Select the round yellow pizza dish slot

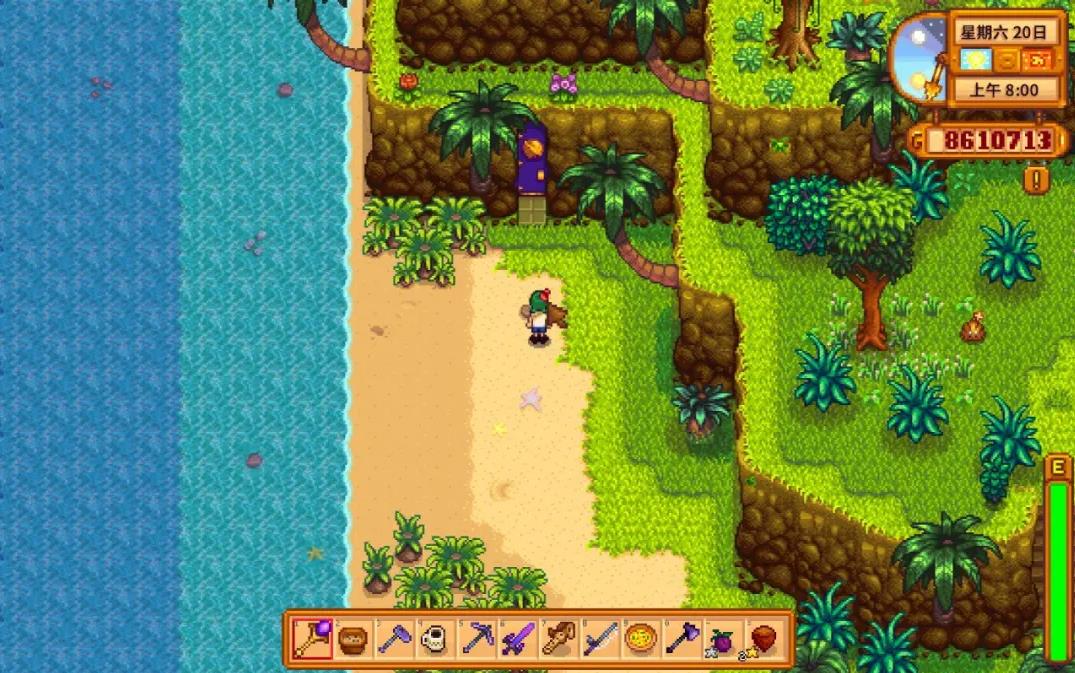640,639
